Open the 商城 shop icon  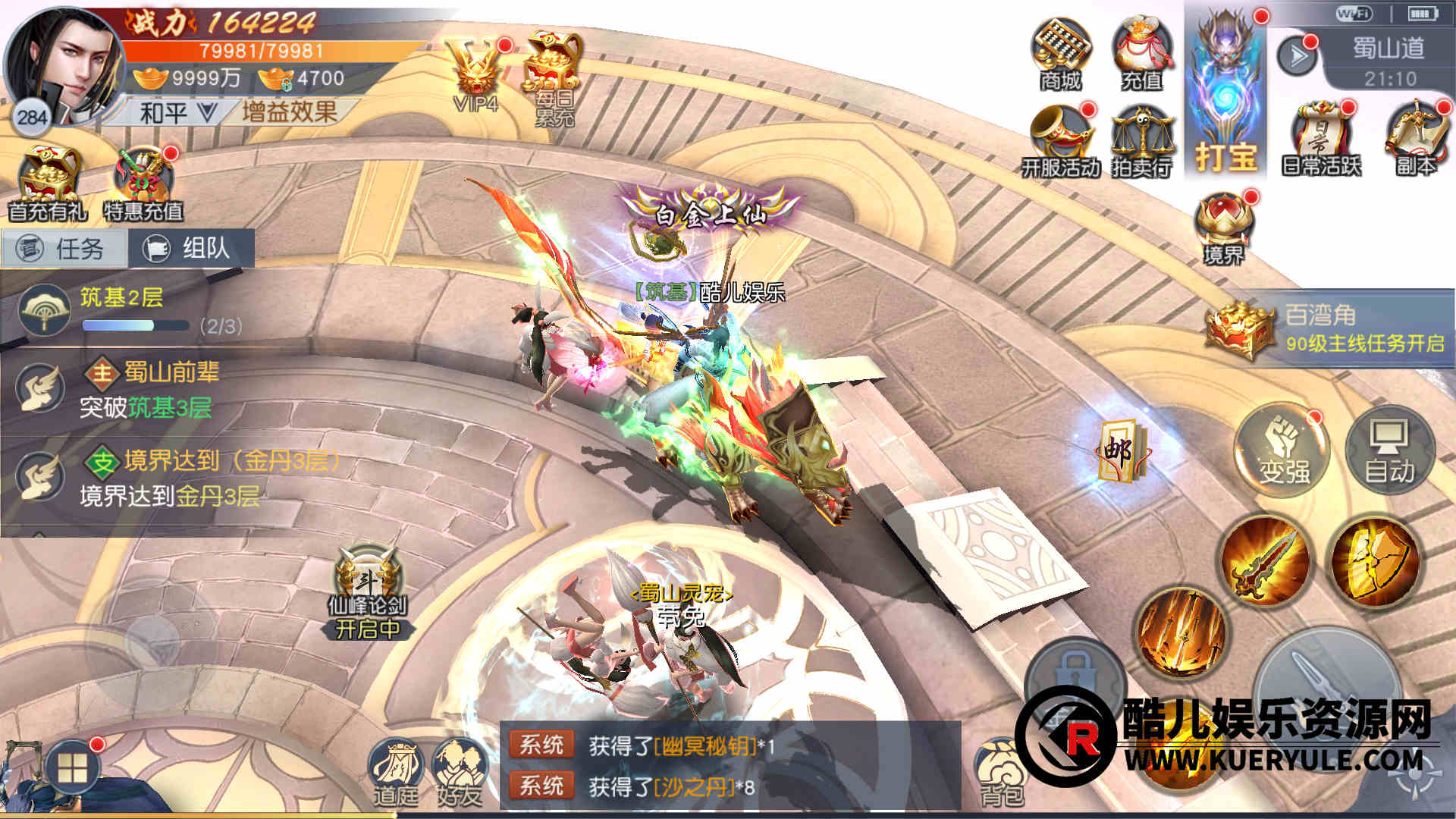(1061, 55)
